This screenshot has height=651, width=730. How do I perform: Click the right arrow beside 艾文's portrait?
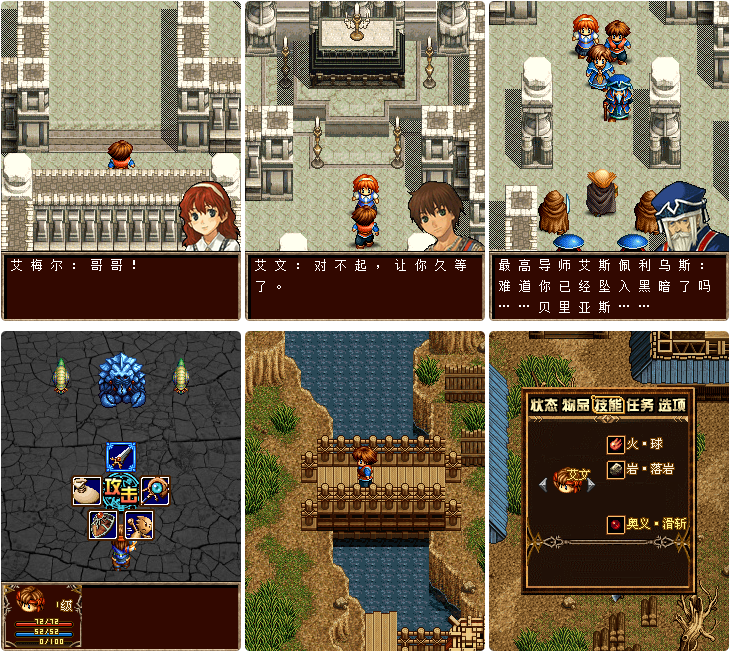pyautogui.click(x=592, y=484)
